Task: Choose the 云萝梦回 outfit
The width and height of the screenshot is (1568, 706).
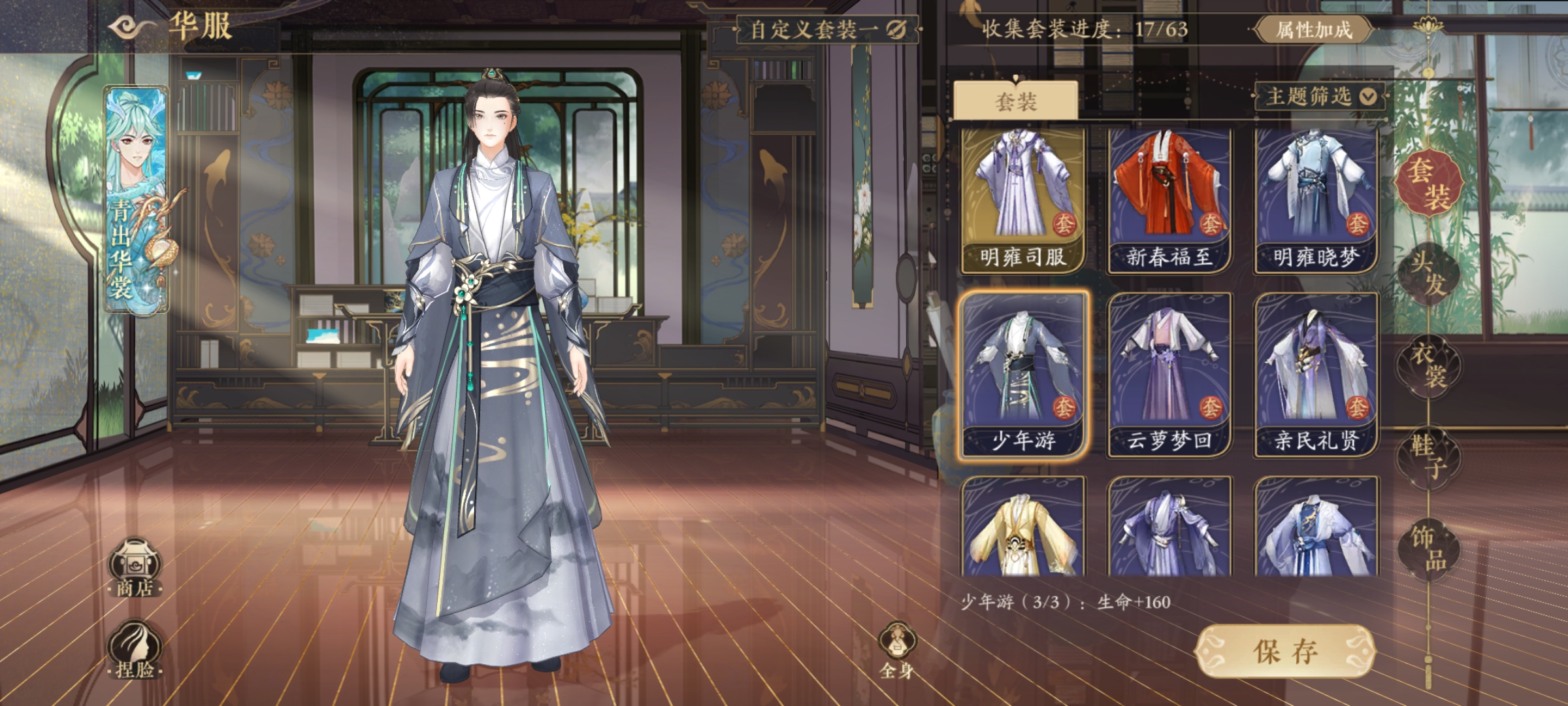Action: 1169,375
